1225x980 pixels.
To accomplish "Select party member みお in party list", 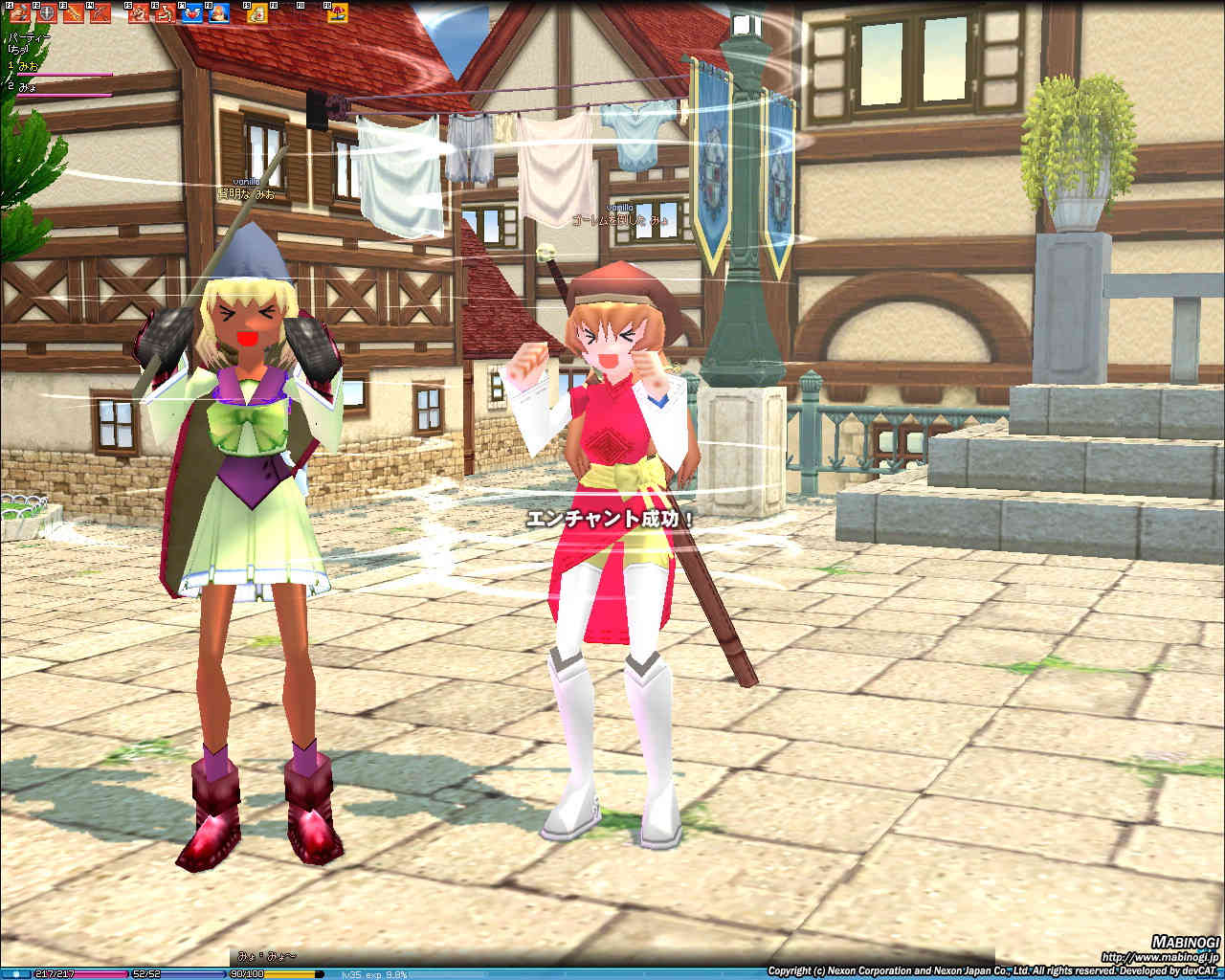I will click(27, 66).
